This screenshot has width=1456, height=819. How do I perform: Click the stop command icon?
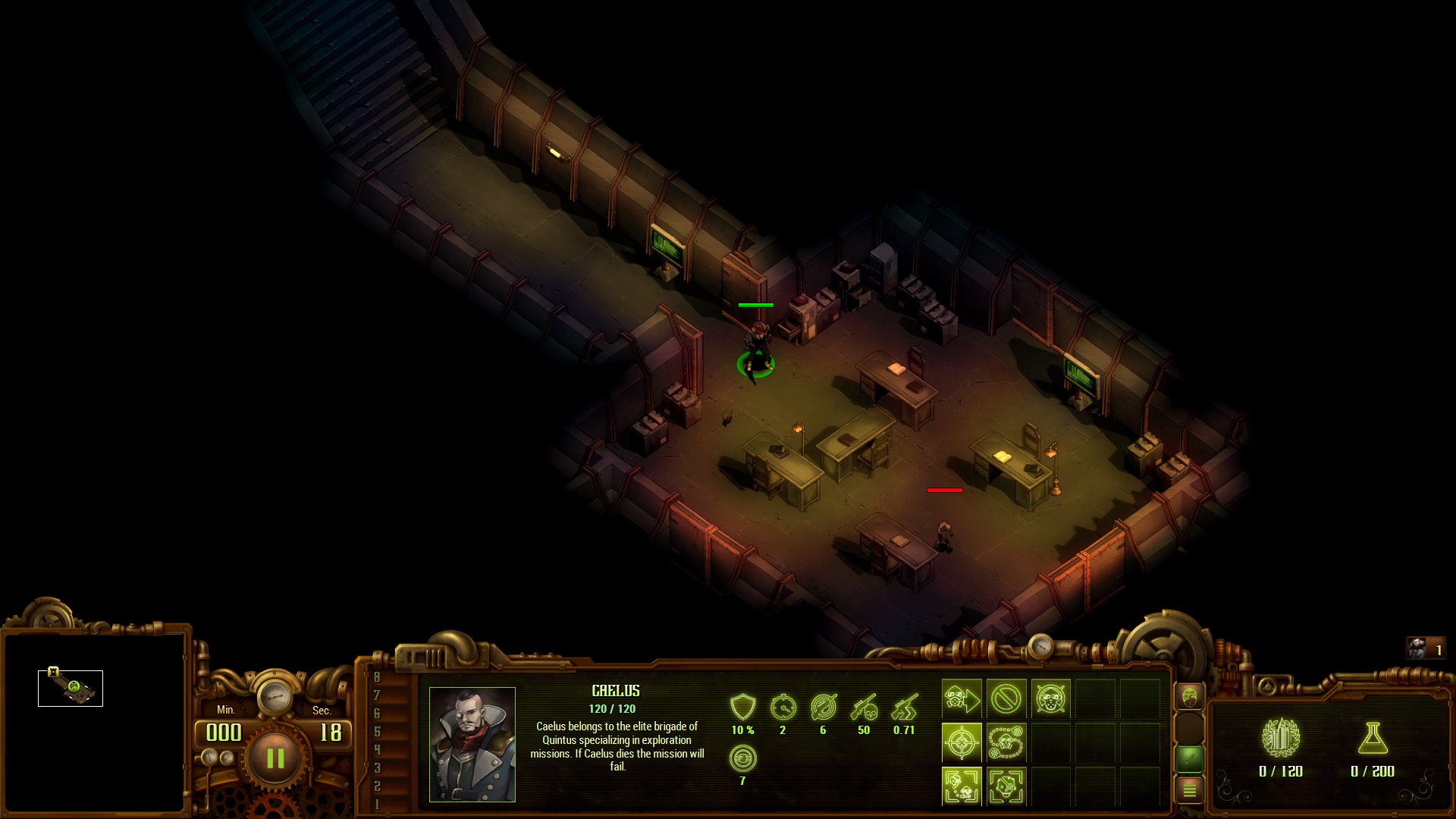1006,698
